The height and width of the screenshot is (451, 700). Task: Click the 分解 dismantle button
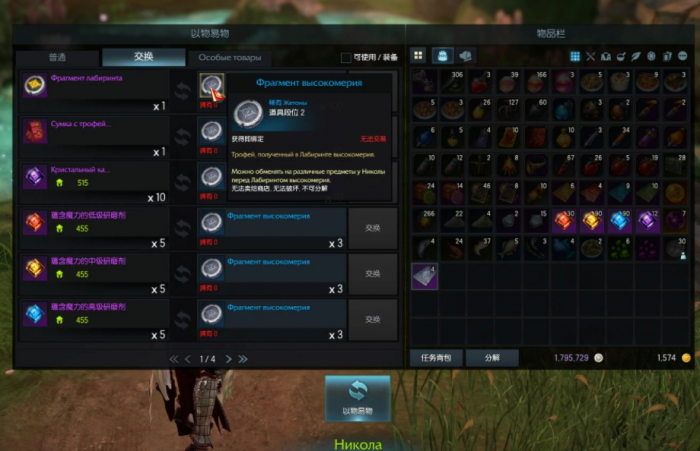(492, 357)
